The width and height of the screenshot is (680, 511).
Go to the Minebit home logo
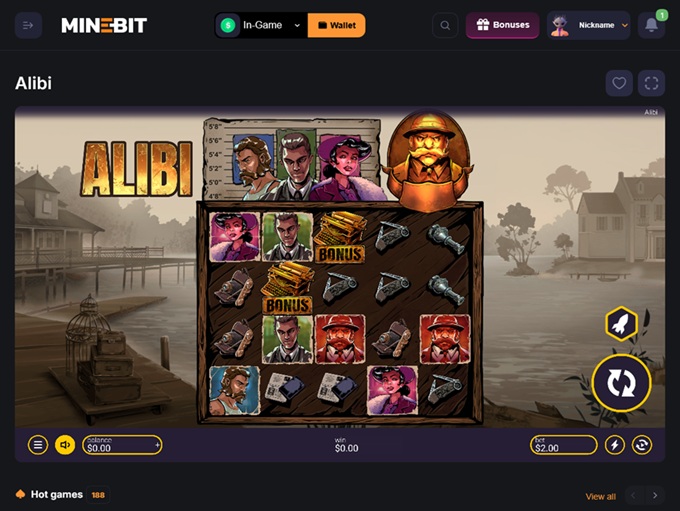pyautogui.click(x=104, y=25)
